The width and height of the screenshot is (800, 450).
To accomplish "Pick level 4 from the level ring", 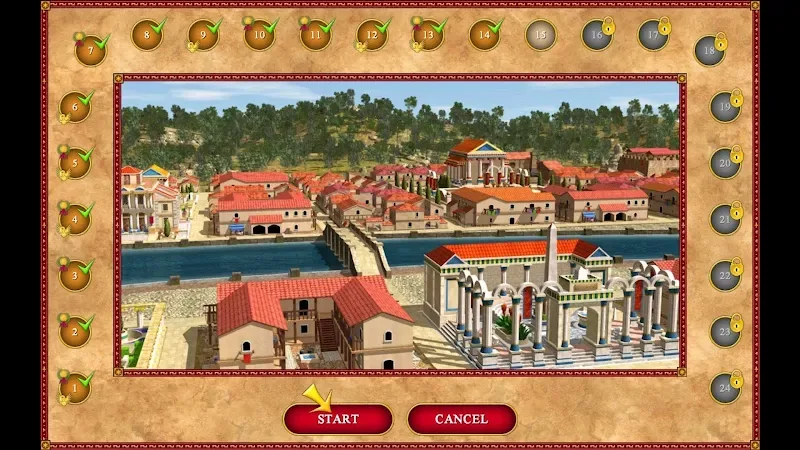I will [x=74, y=219].
